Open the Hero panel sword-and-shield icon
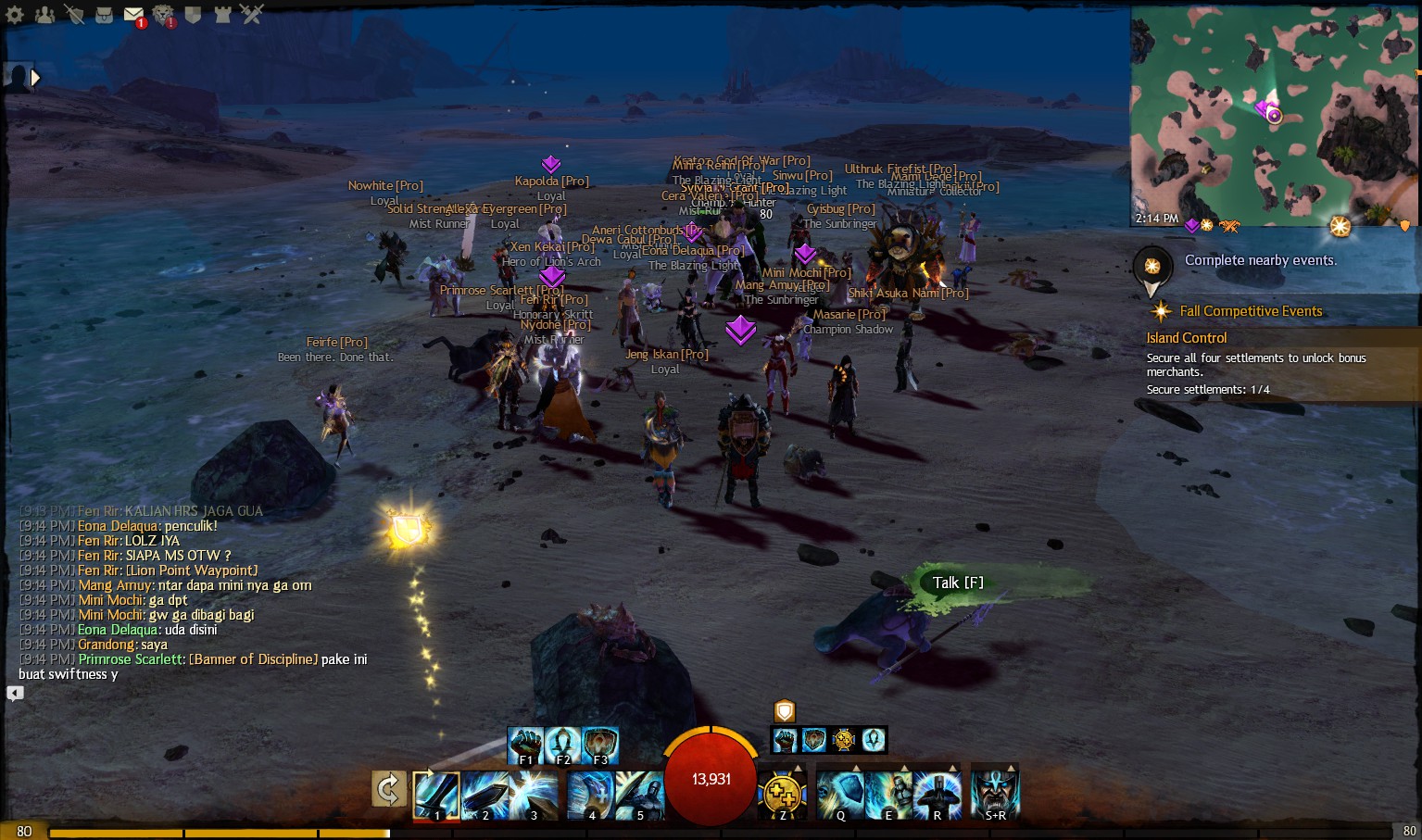The height and width of the screenshot is (840, 1422). [x=74, y=14]
